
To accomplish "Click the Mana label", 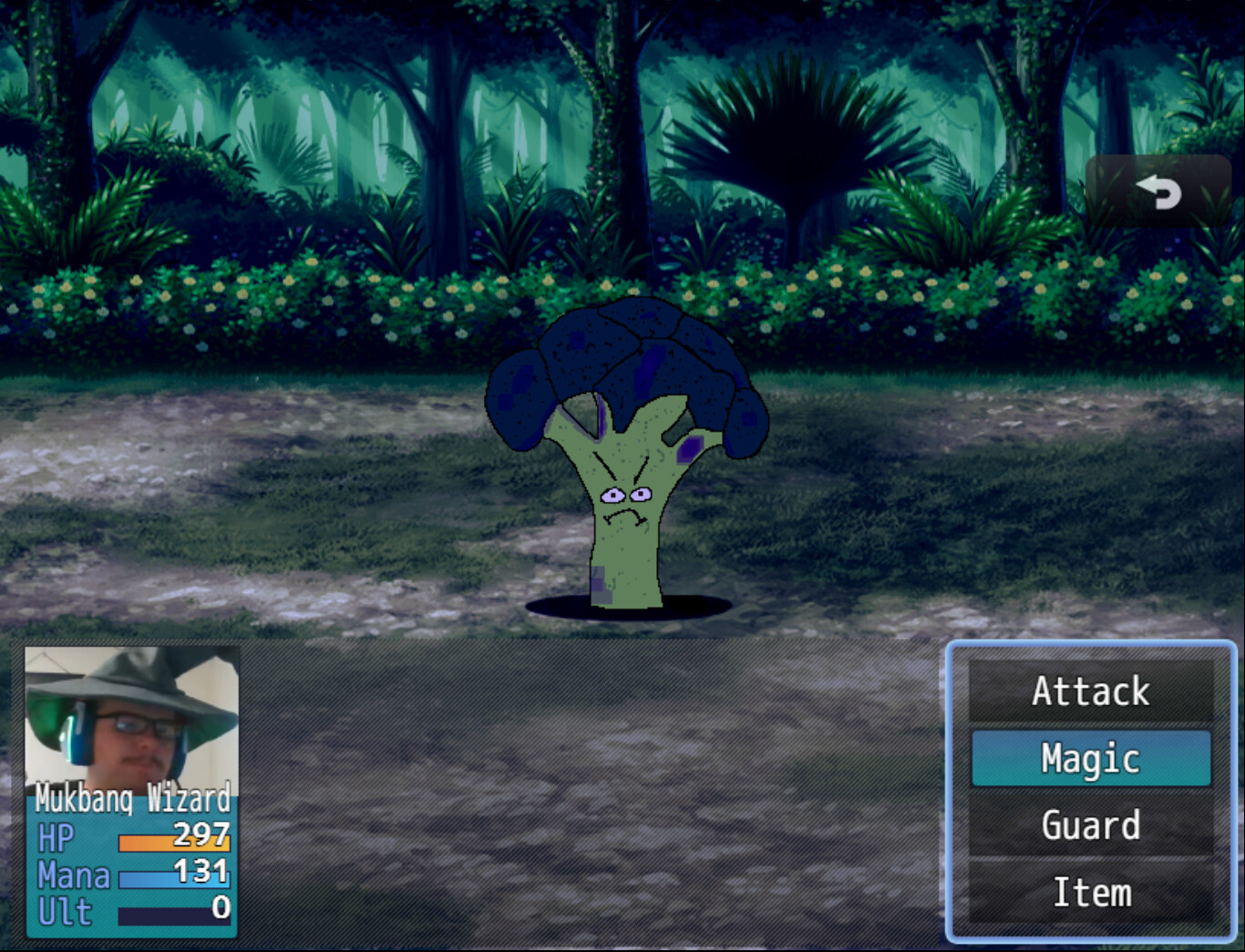I will click(x=73, y=875).
